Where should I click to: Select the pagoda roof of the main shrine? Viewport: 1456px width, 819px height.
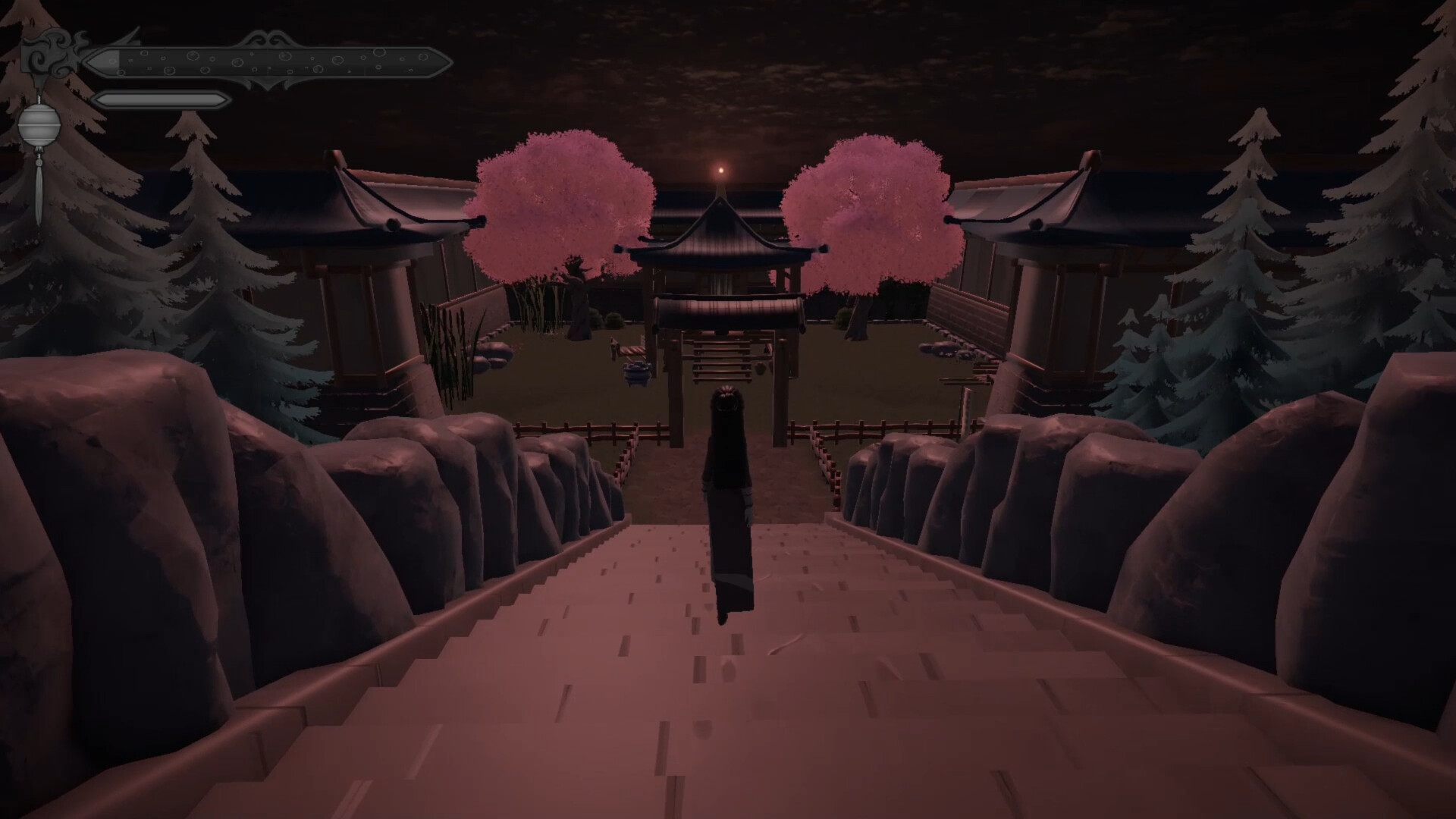(720, 227)
